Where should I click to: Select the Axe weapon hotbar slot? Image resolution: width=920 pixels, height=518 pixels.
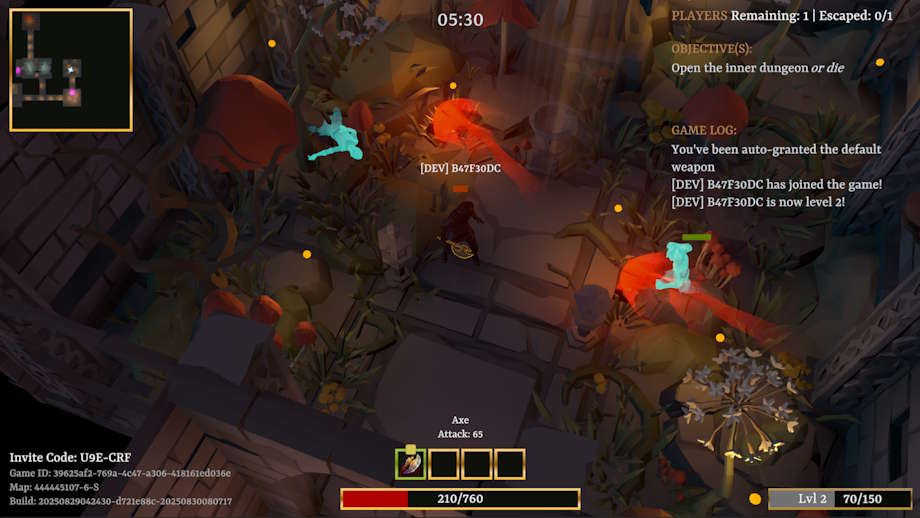coord(411,464)
